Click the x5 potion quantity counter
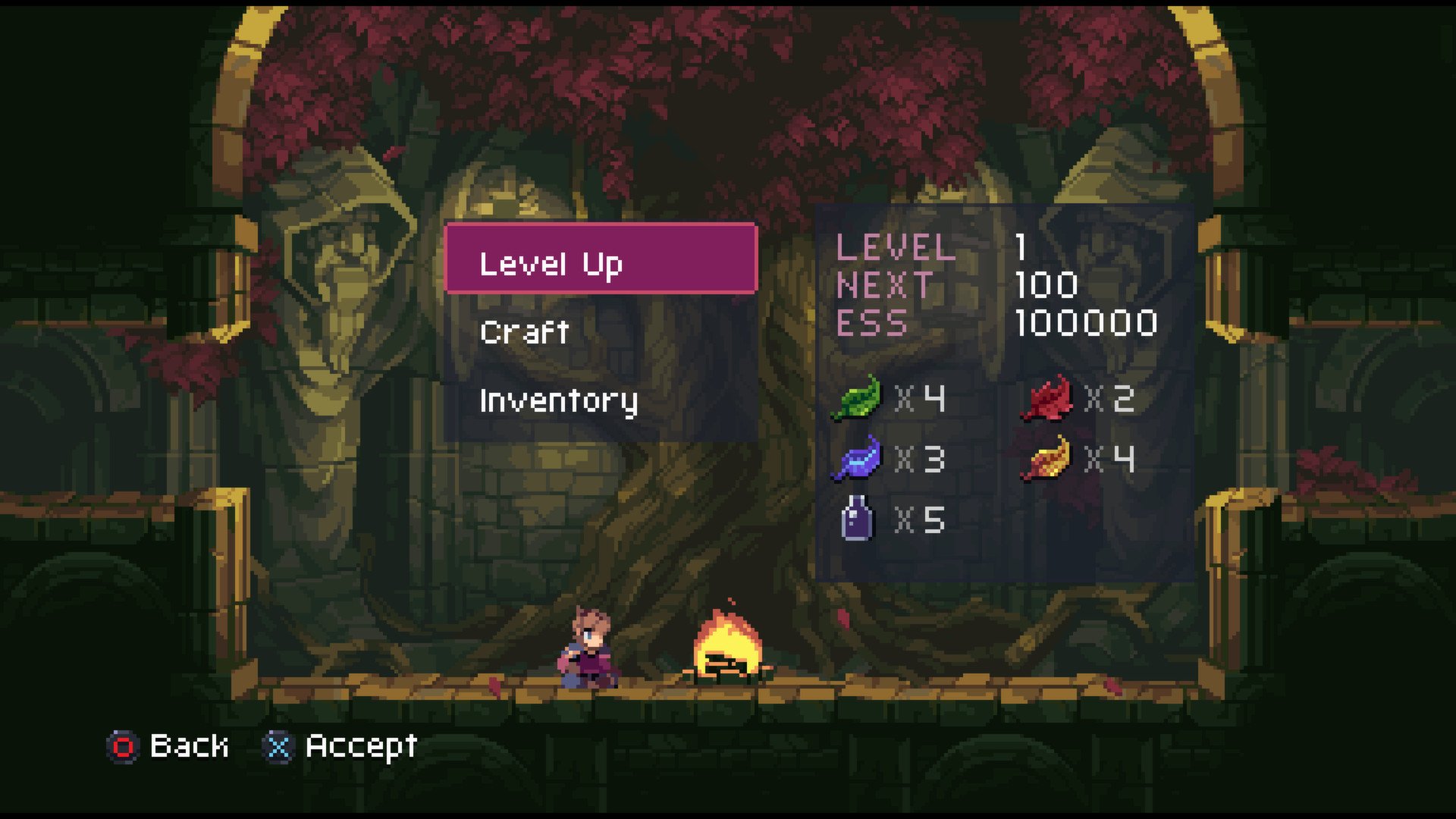This screenshot has height=819, width=1456. 921,520
